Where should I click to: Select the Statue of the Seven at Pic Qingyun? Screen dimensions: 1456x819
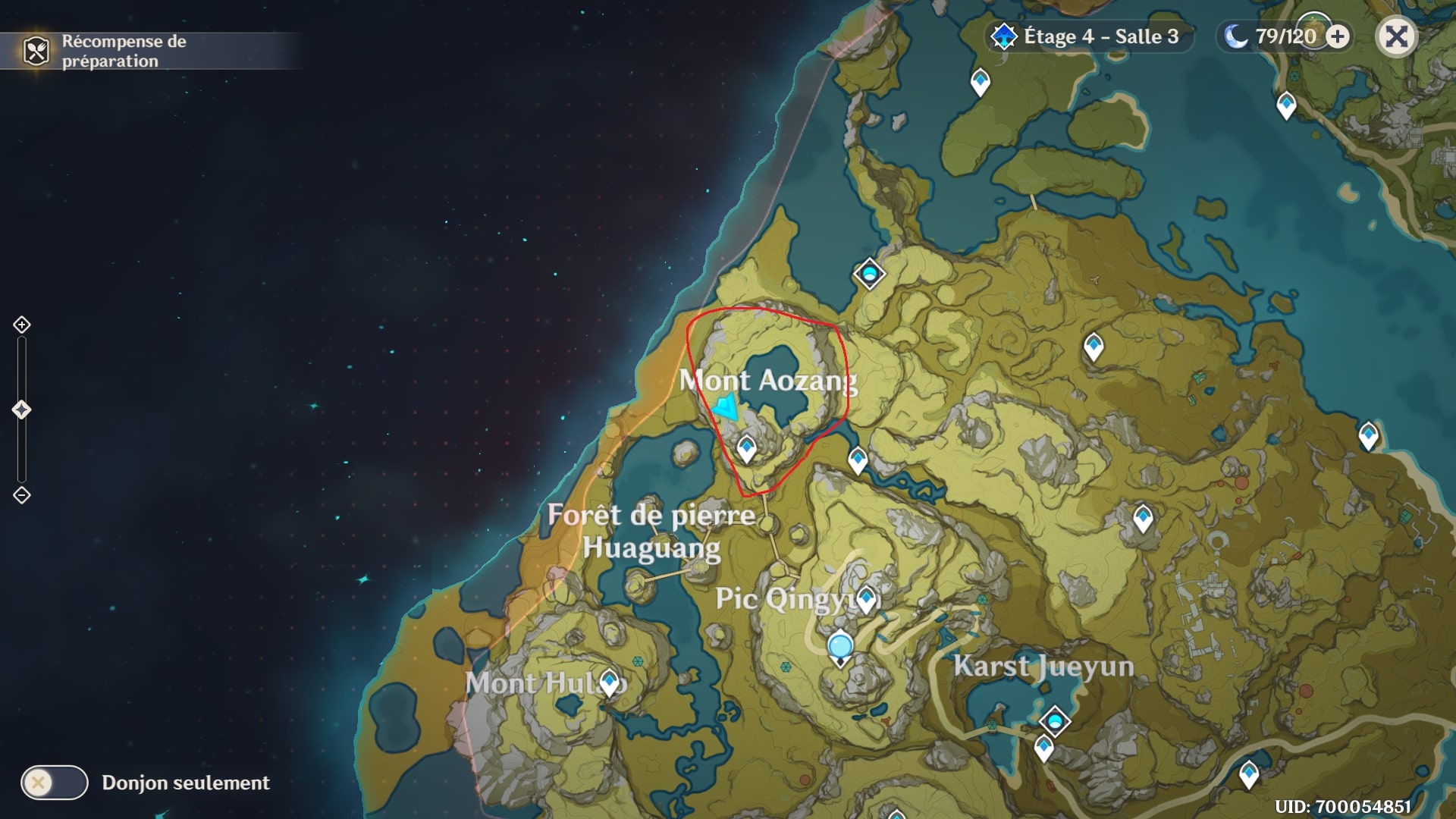click(840, 648)
